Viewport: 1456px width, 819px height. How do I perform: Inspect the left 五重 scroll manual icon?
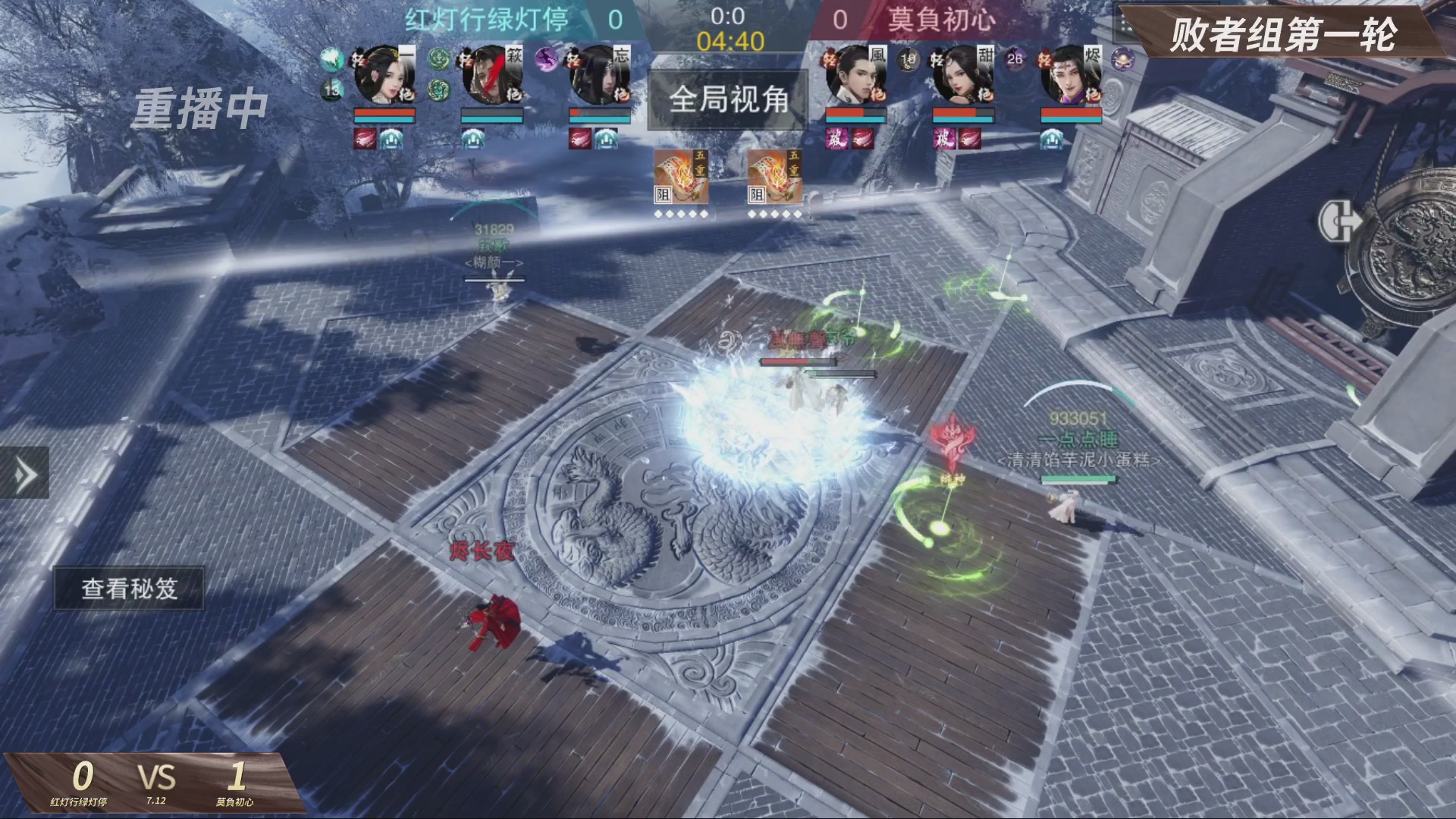[681, 177]
